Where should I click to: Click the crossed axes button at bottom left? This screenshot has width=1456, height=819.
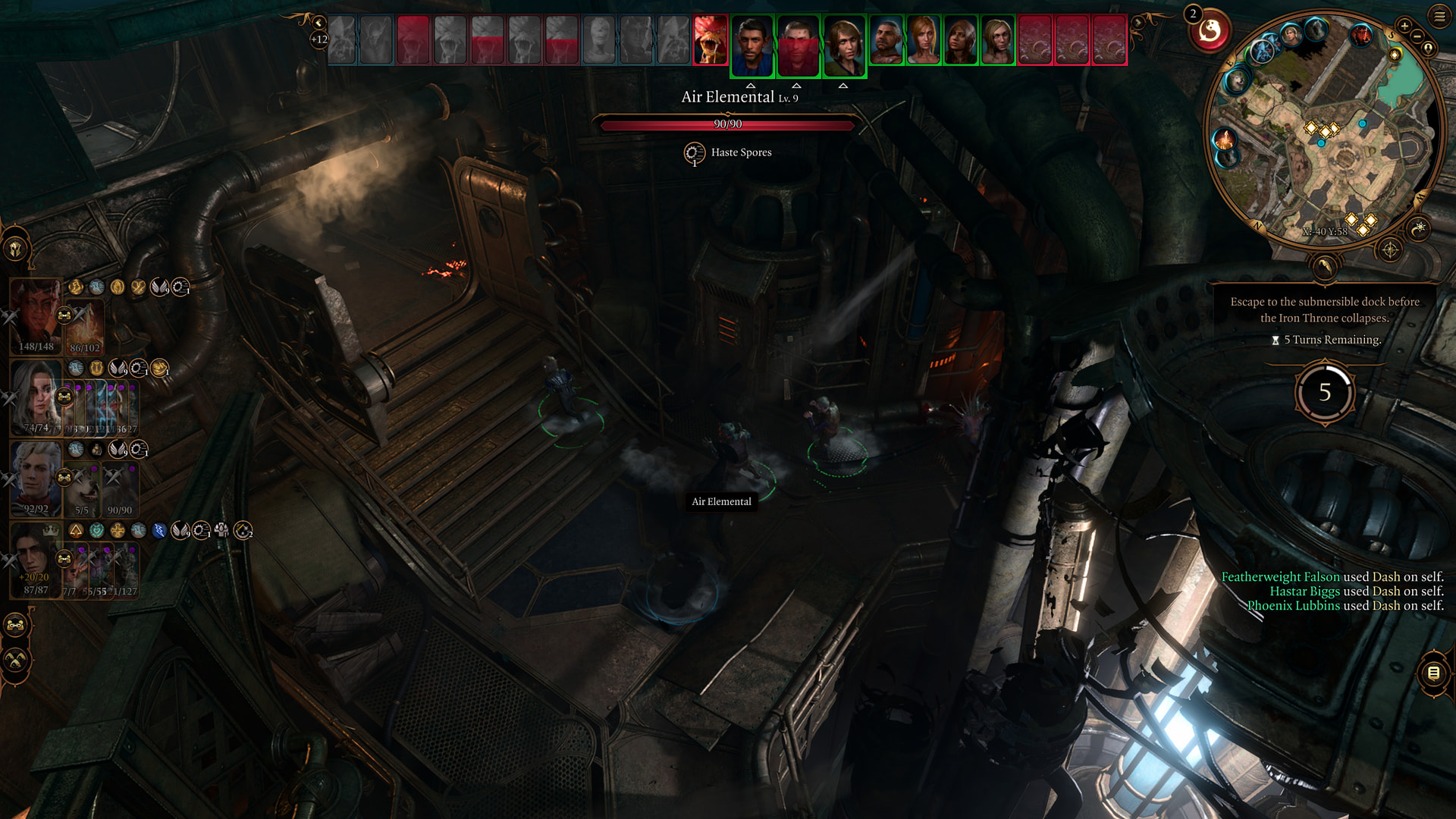pyautogui.click(x=16, y=660)
